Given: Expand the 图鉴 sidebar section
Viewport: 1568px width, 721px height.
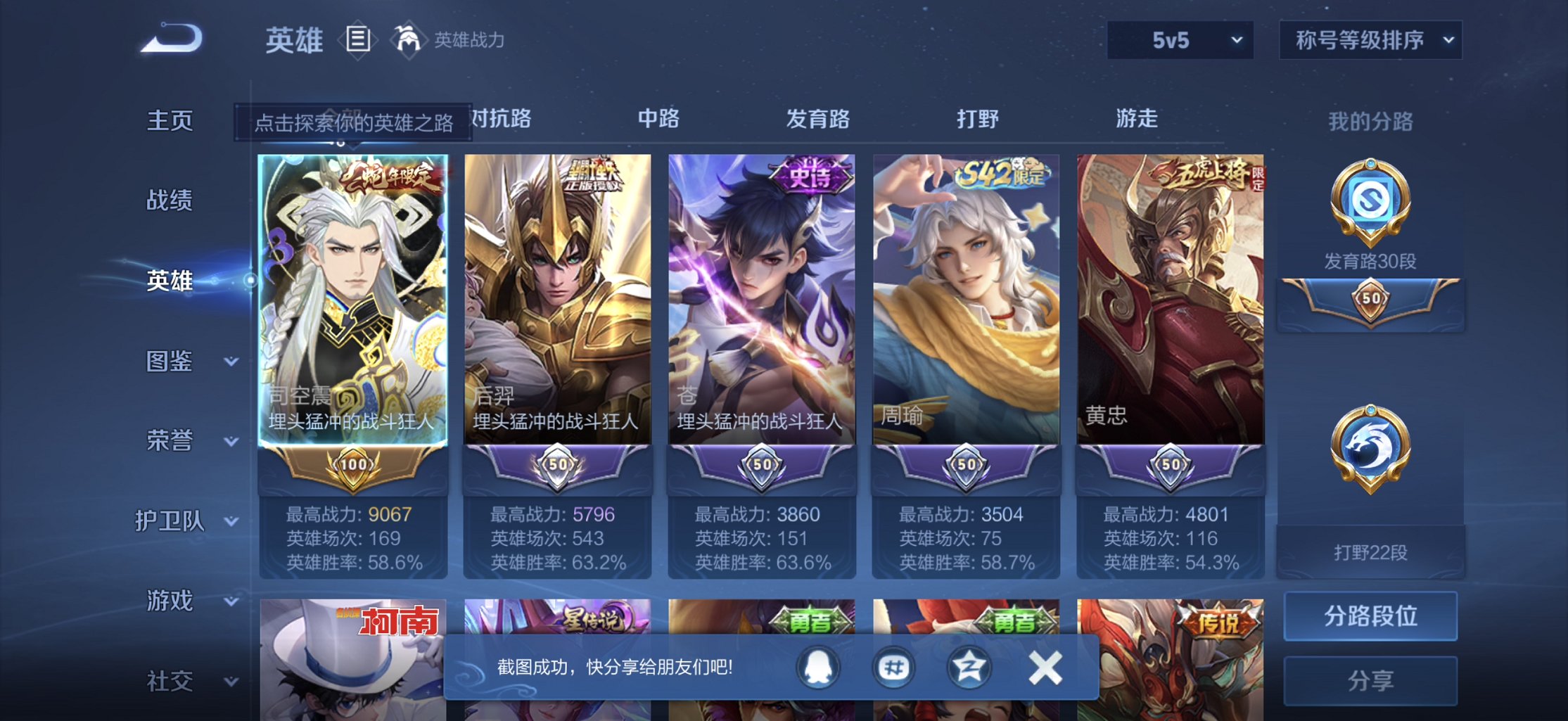Looking at the screenshot, I should point(181,362).
